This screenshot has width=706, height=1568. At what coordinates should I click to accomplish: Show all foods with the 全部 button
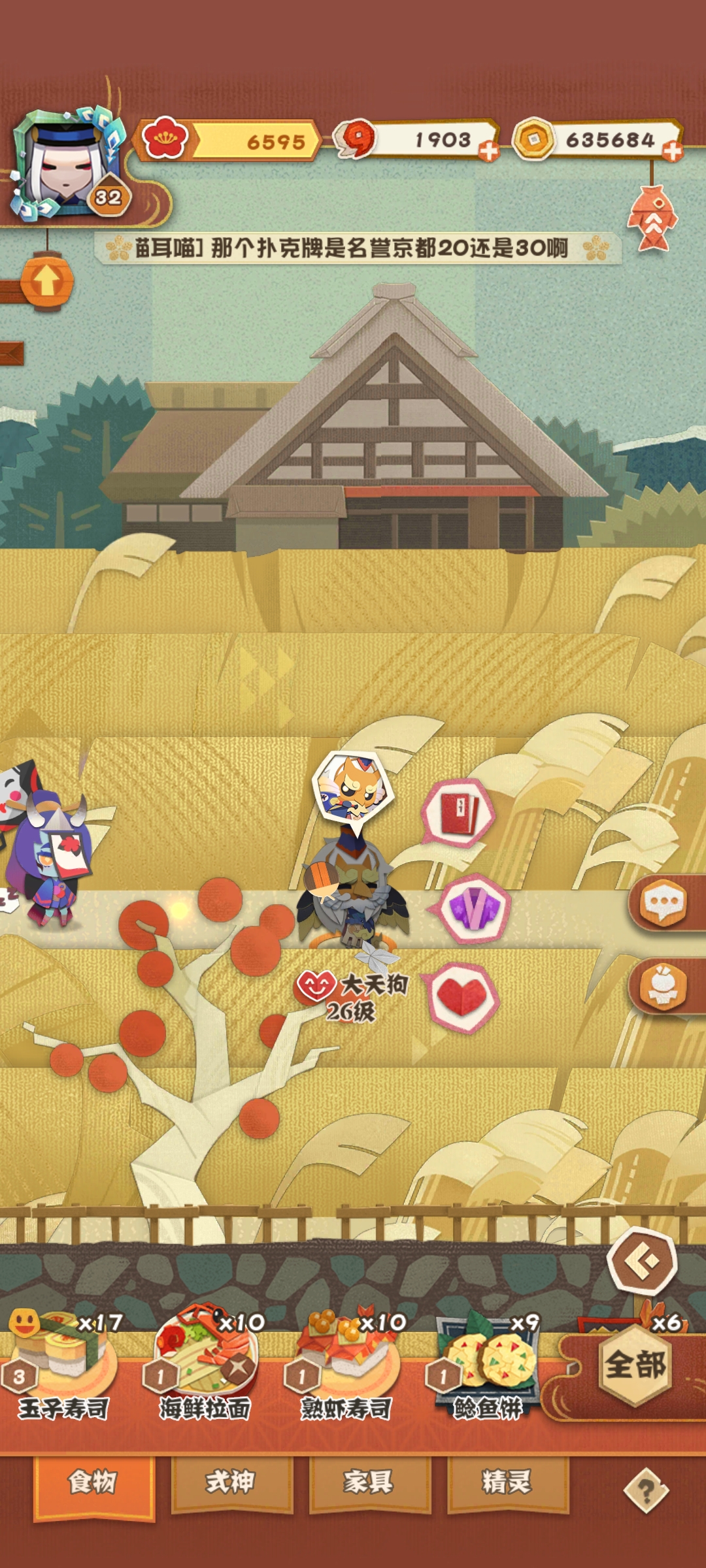635,1365
